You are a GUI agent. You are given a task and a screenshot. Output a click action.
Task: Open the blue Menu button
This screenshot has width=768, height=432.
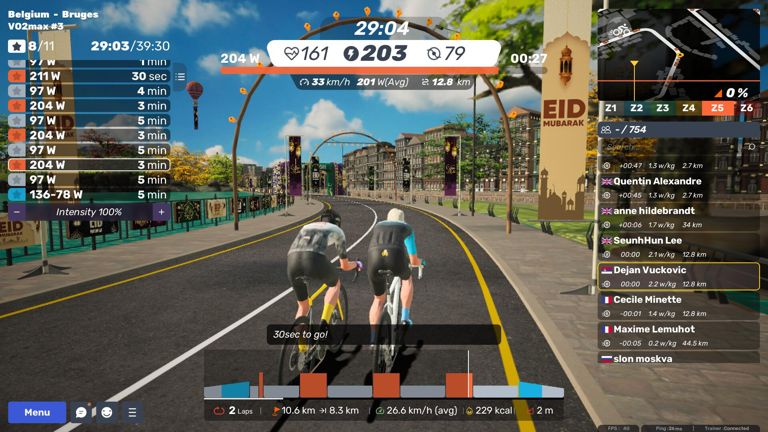(37, 412)
